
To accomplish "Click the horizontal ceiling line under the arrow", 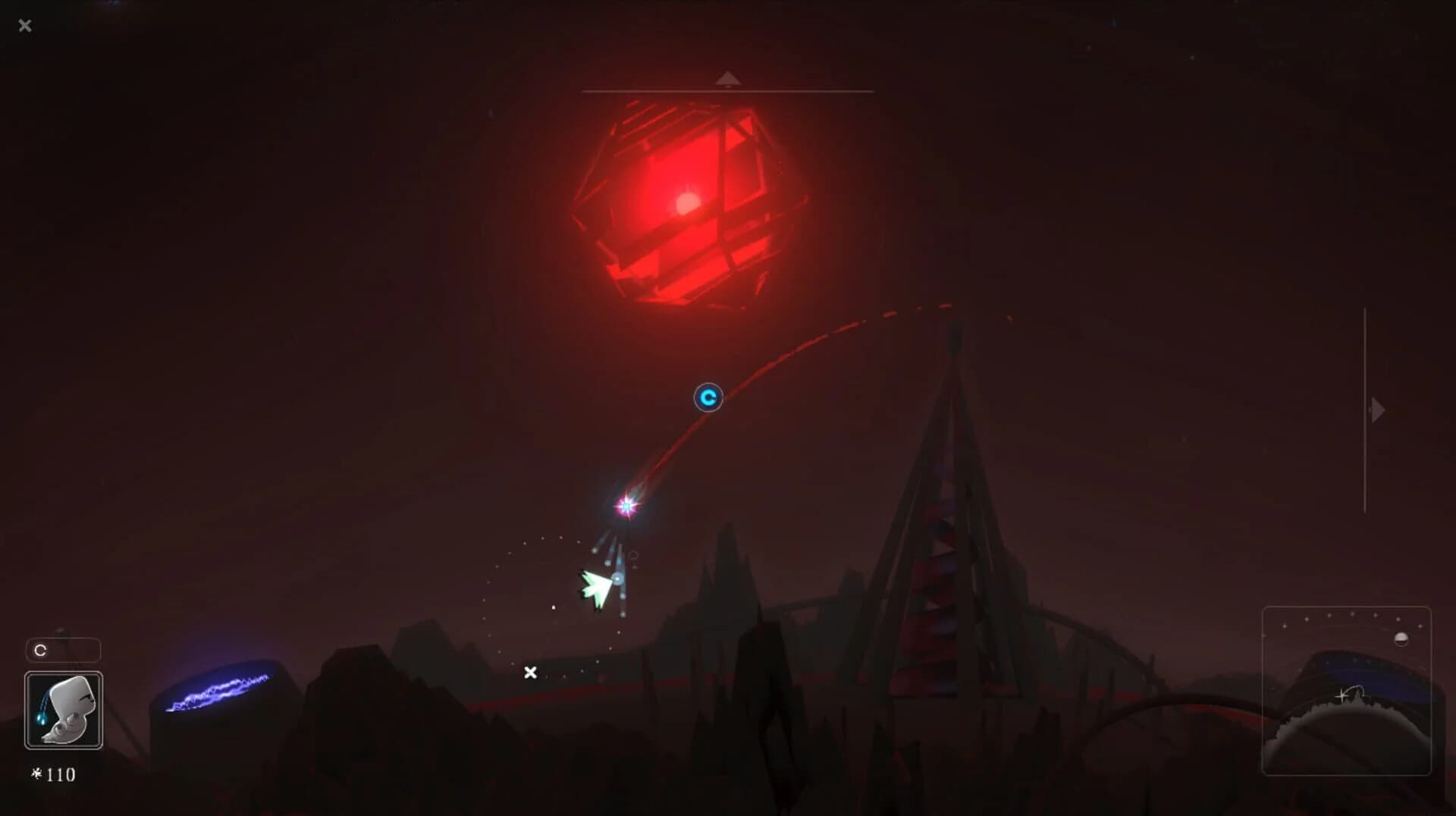I will (727, 89).
